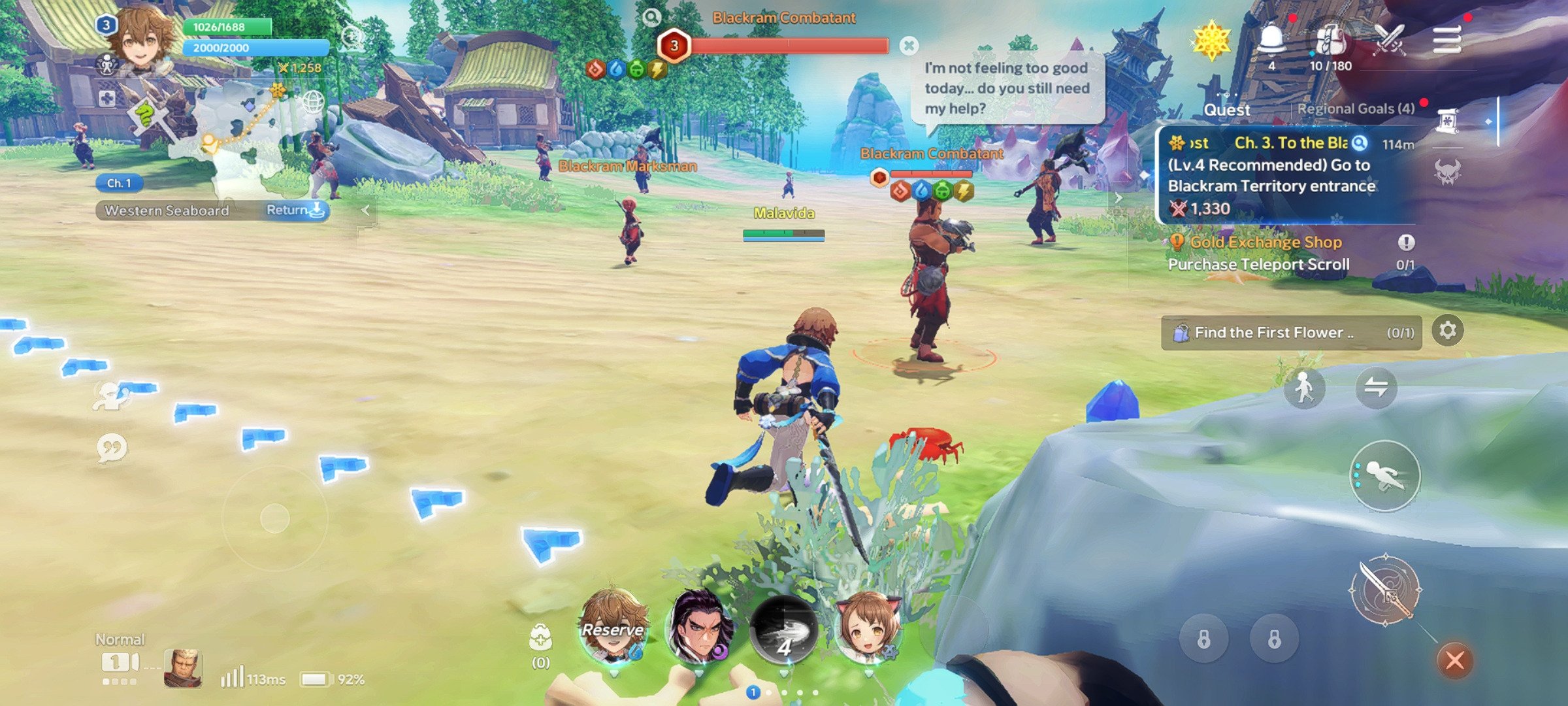Use the dash dodge skill button
The image size is (1568, 706).
[1384, 476]
